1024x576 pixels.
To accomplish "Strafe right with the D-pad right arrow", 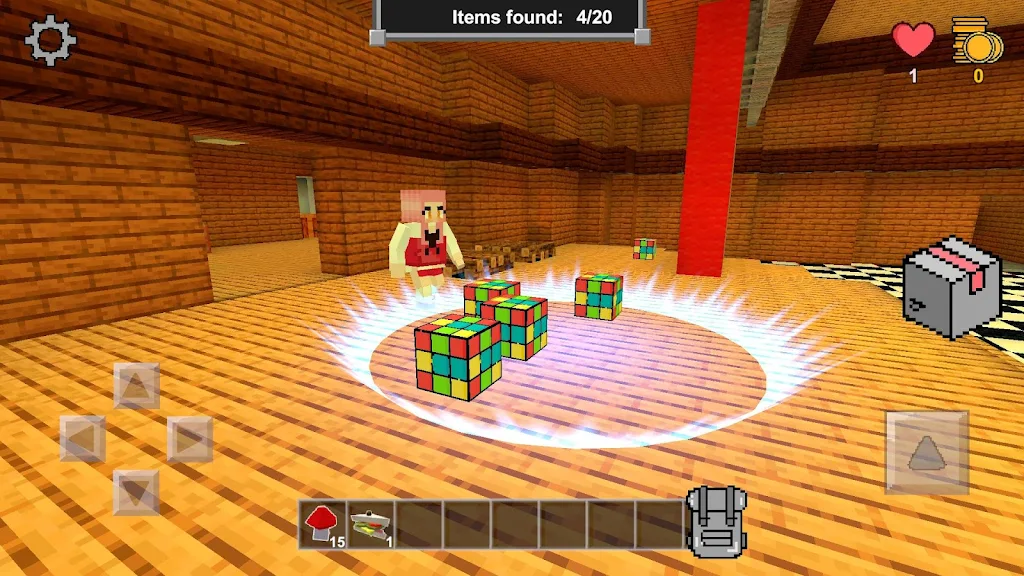I will click(189, 438).
